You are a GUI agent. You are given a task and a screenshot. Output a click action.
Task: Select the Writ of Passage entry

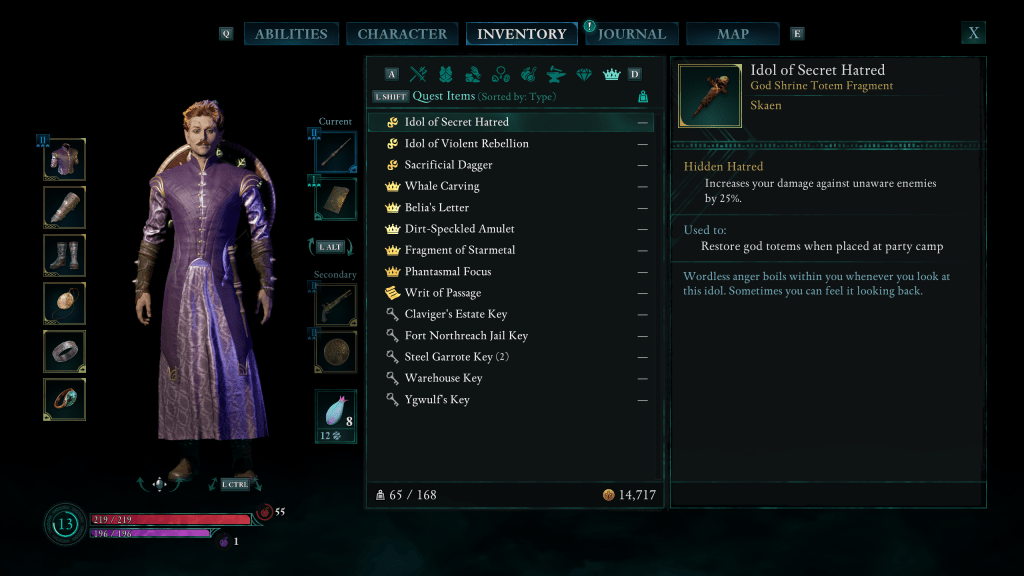[x=442, y=293]
